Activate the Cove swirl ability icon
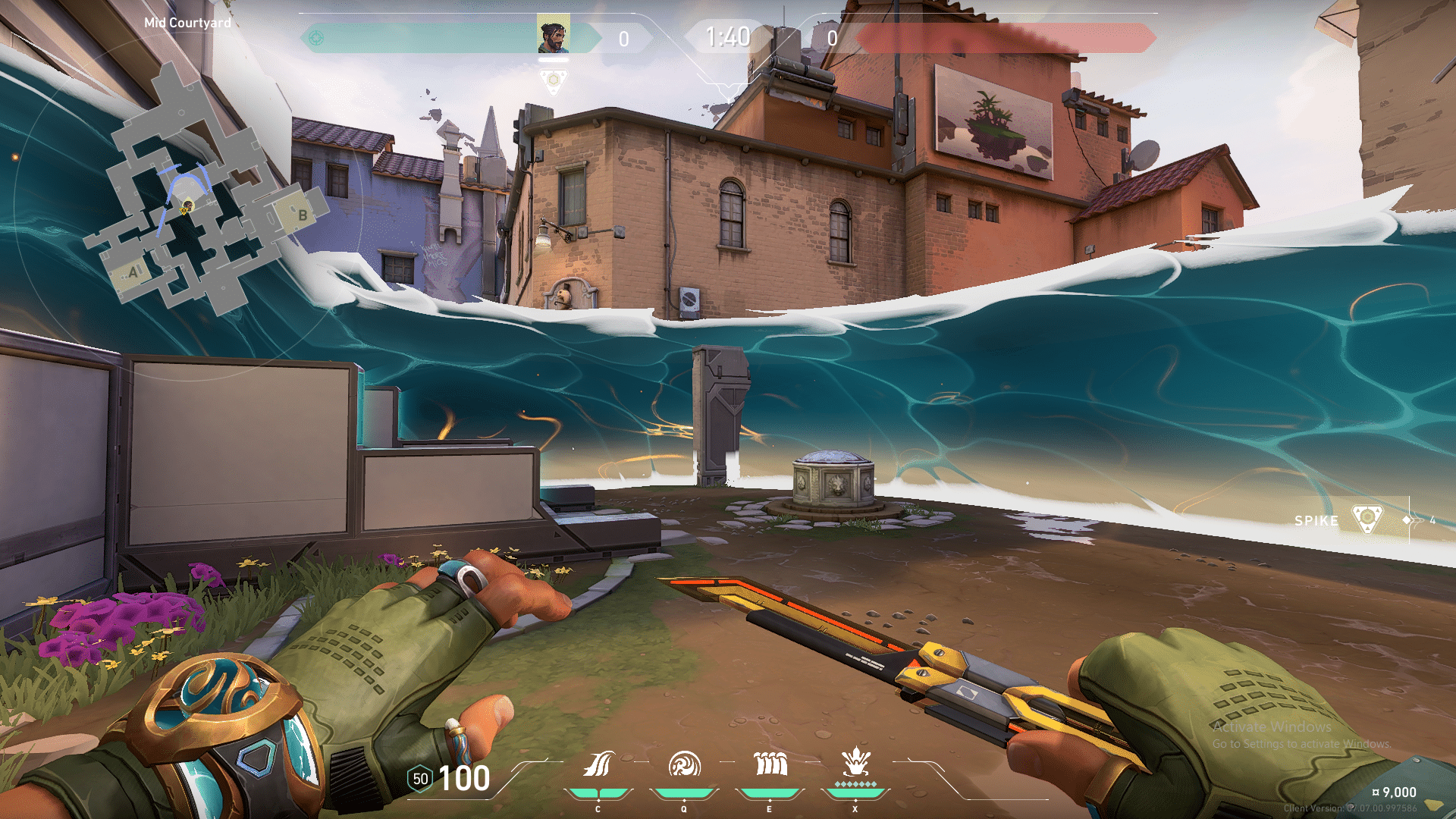 [684, 764]
